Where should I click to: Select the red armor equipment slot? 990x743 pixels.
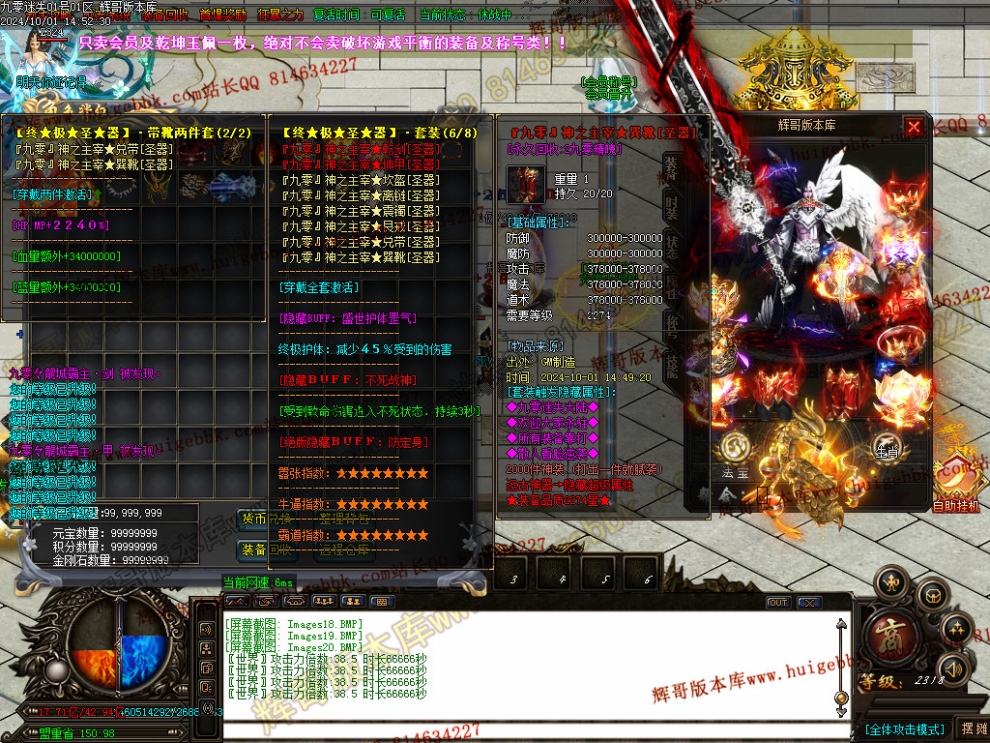[x=774, y=390]
